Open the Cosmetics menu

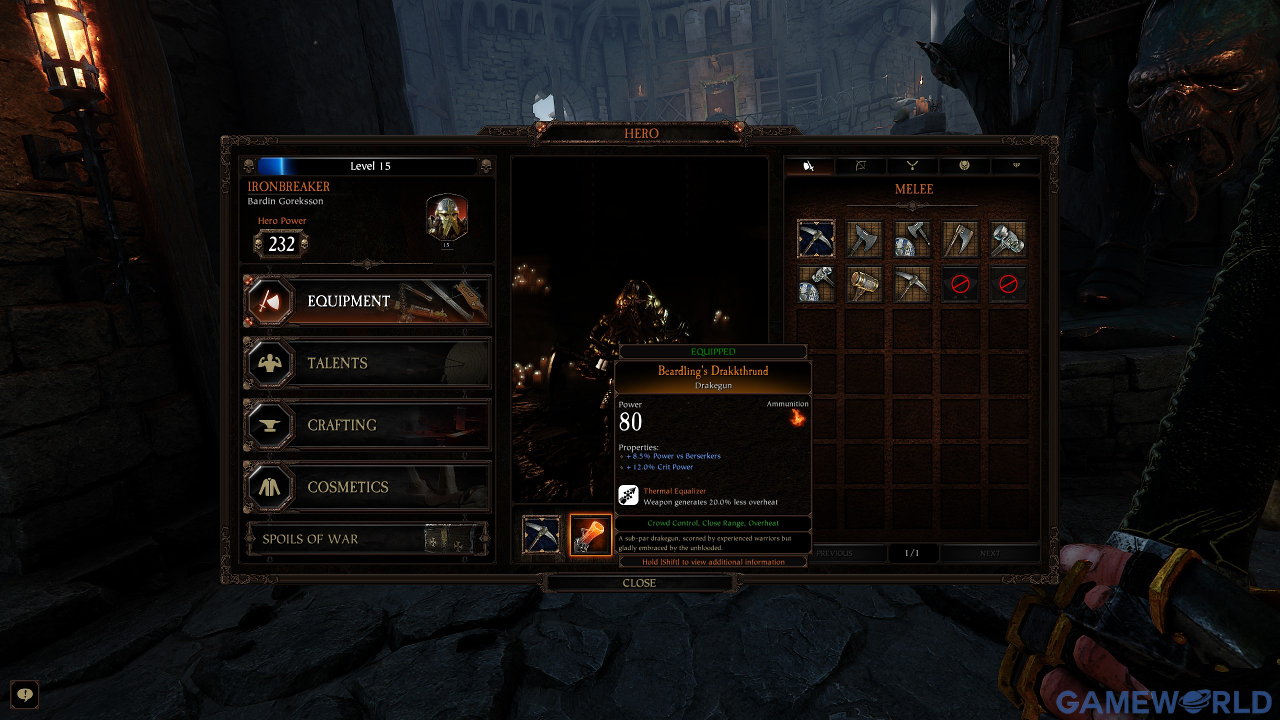[366, 487]
